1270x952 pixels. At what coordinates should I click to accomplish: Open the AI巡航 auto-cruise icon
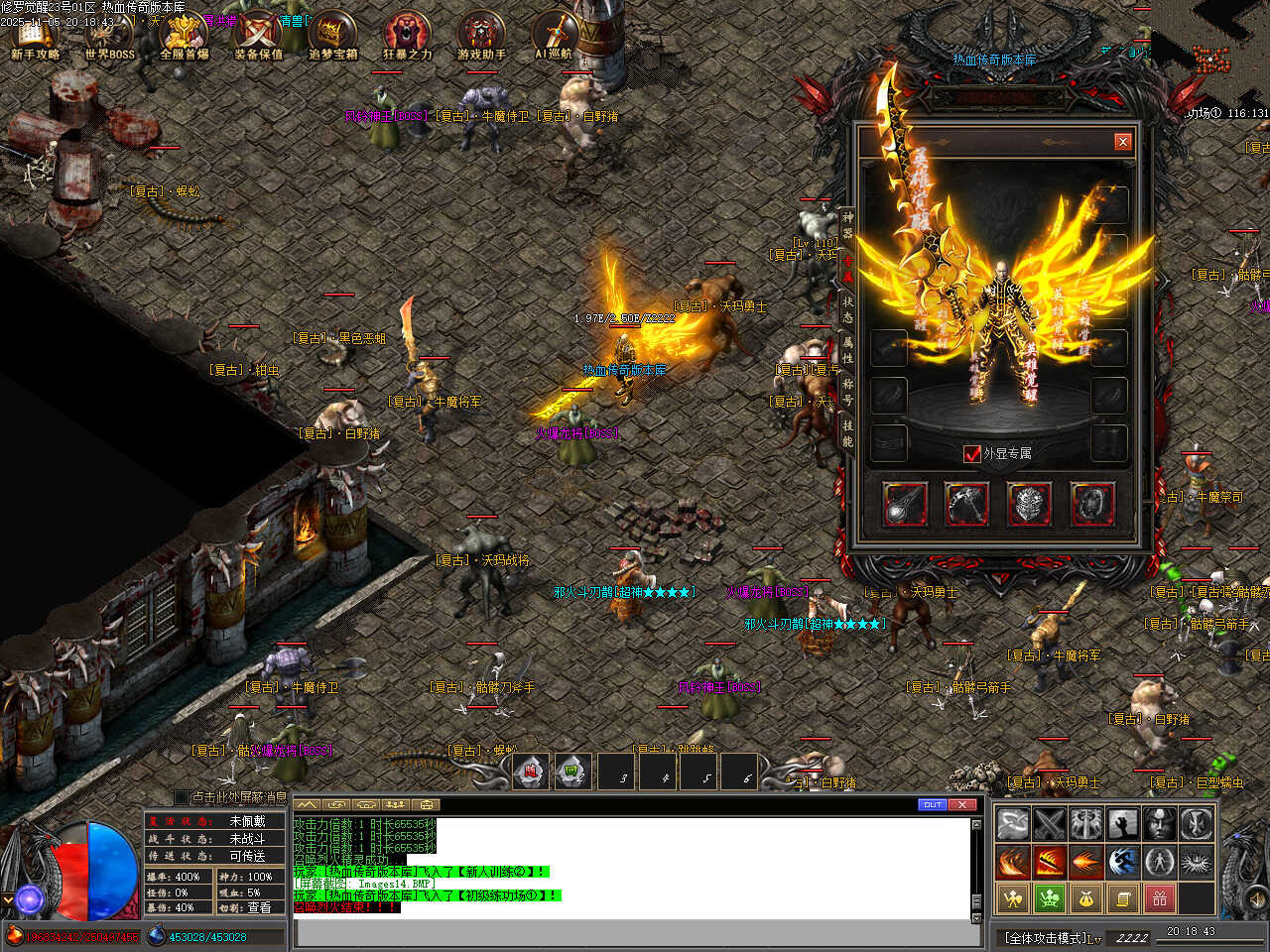tap(554, 37)
